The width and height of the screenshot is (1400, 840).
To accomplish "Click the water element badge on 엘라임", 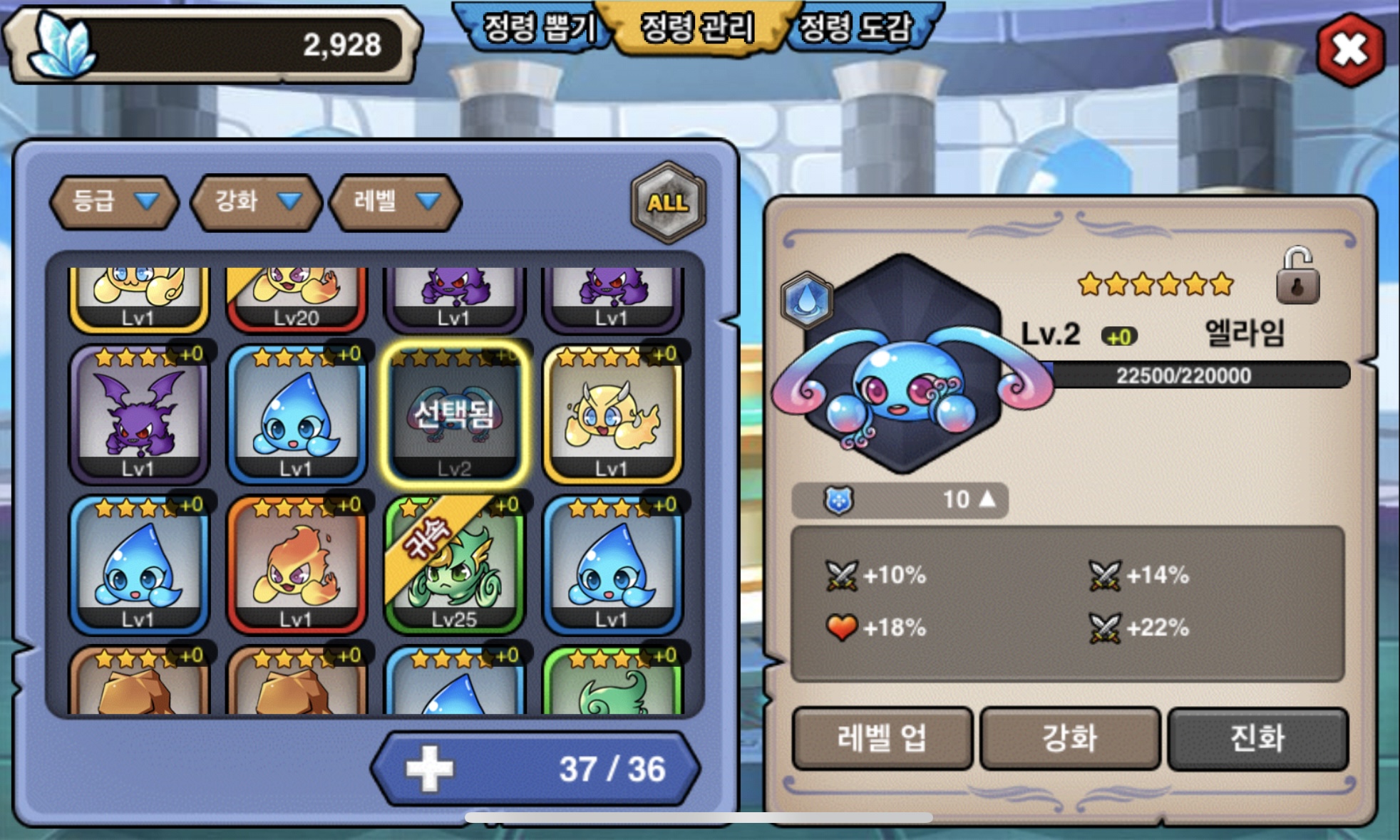I will point(807,299).
